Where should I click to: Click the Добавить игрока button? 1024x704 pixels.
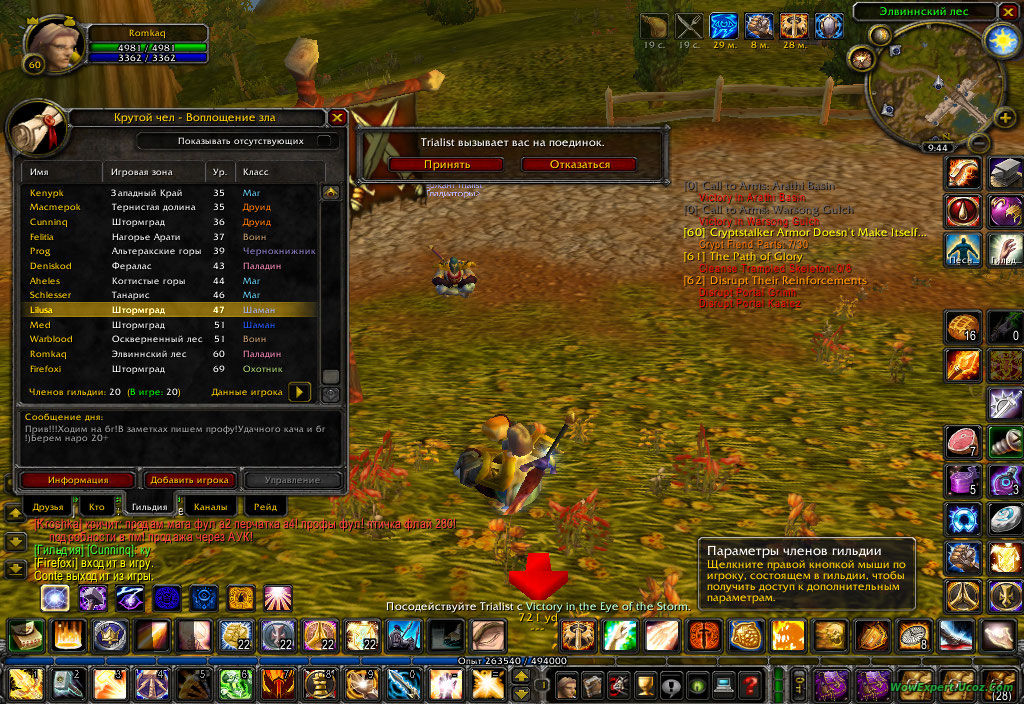click(190, 480)
